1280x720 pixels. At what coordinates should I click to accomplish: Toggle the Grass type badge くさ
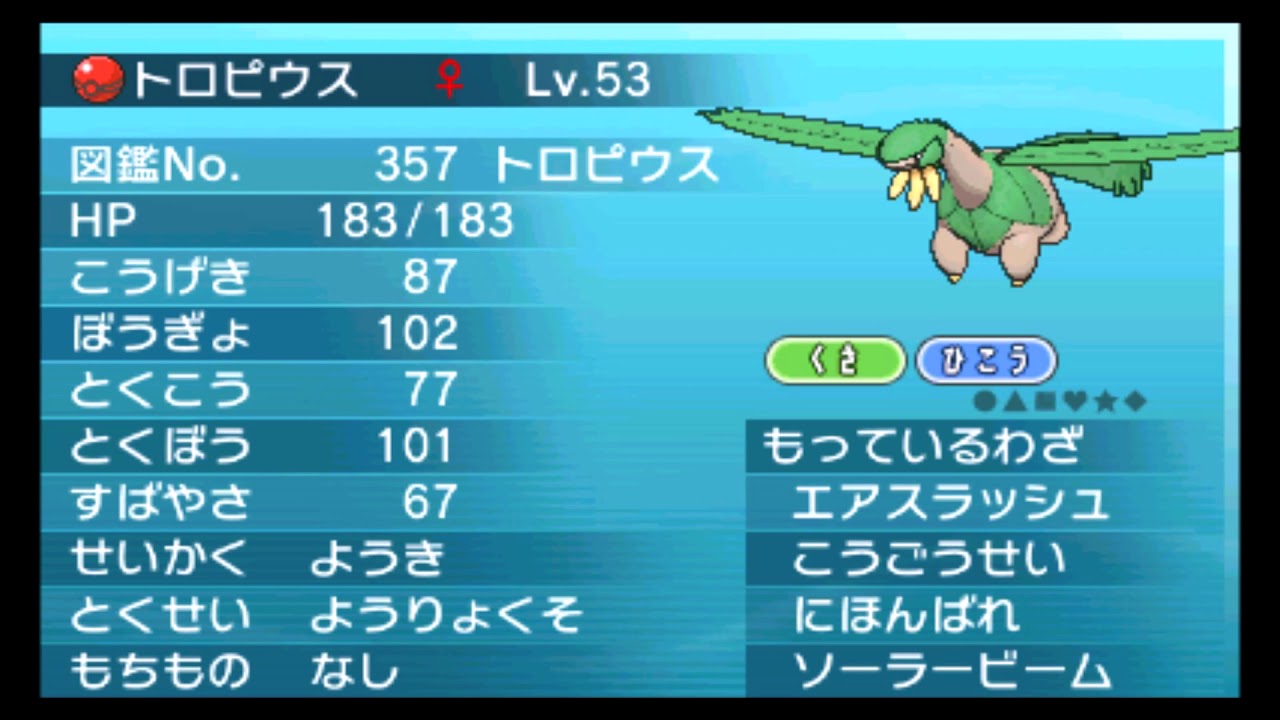(836, 360)
